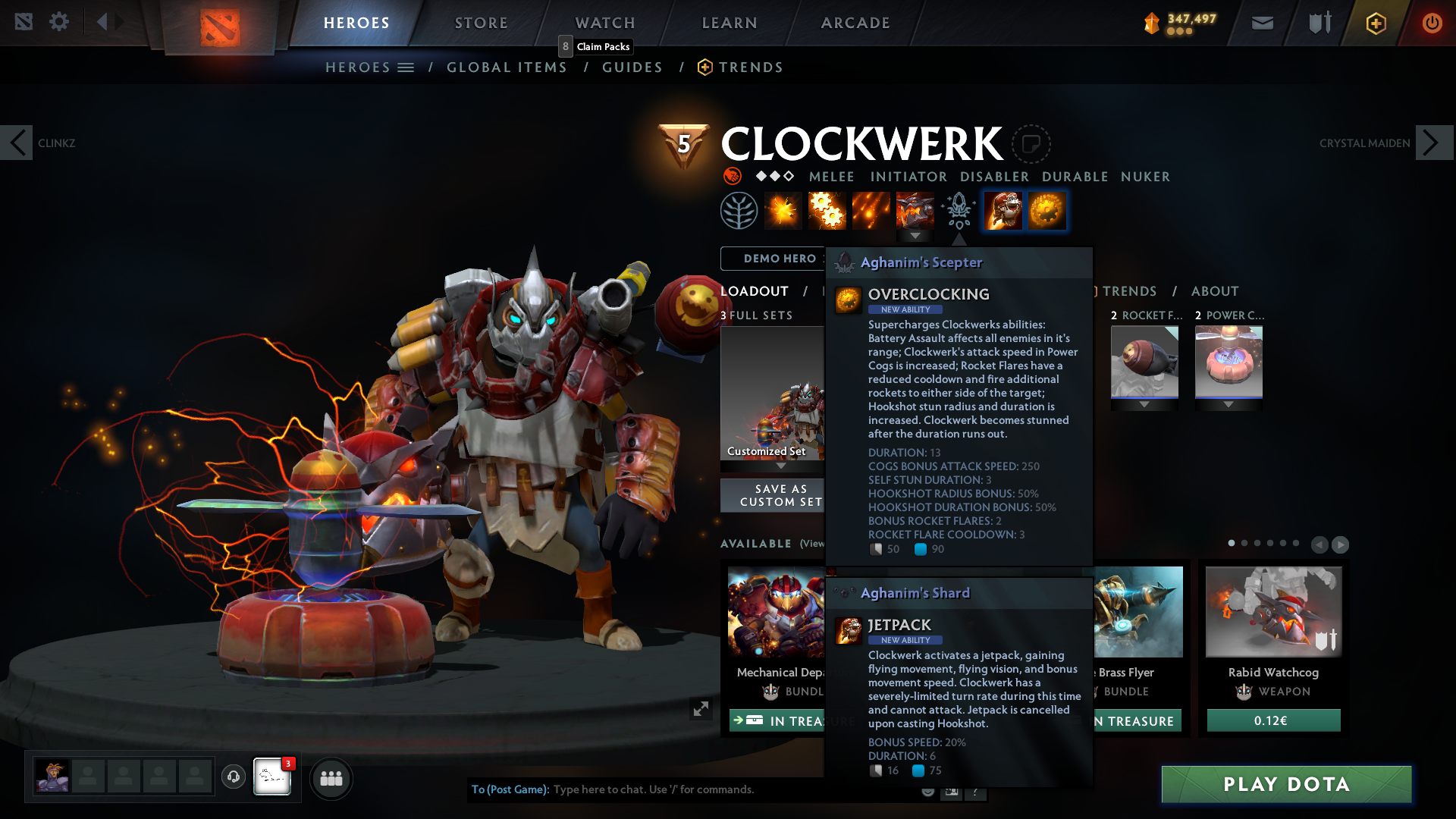Switch to the Trends tab
The image size is (1456, 819).
1130,291
